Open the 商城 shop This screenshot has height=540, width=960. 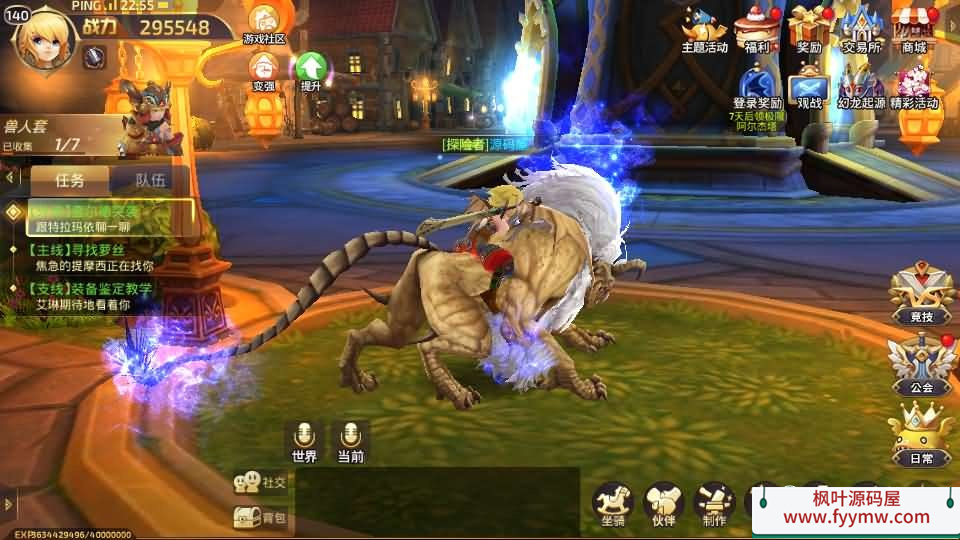913,28
